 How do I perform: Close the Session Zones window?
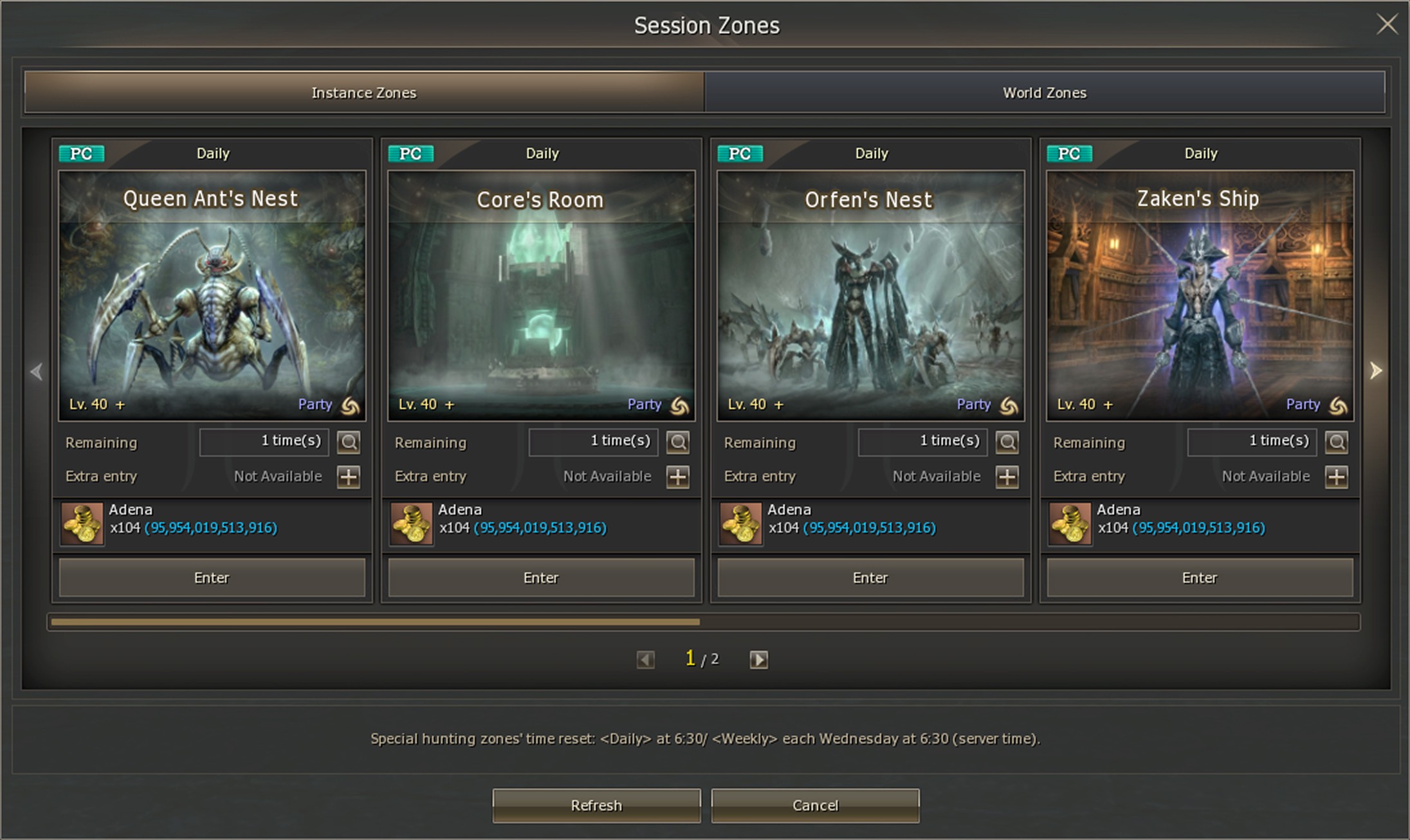1386,25
